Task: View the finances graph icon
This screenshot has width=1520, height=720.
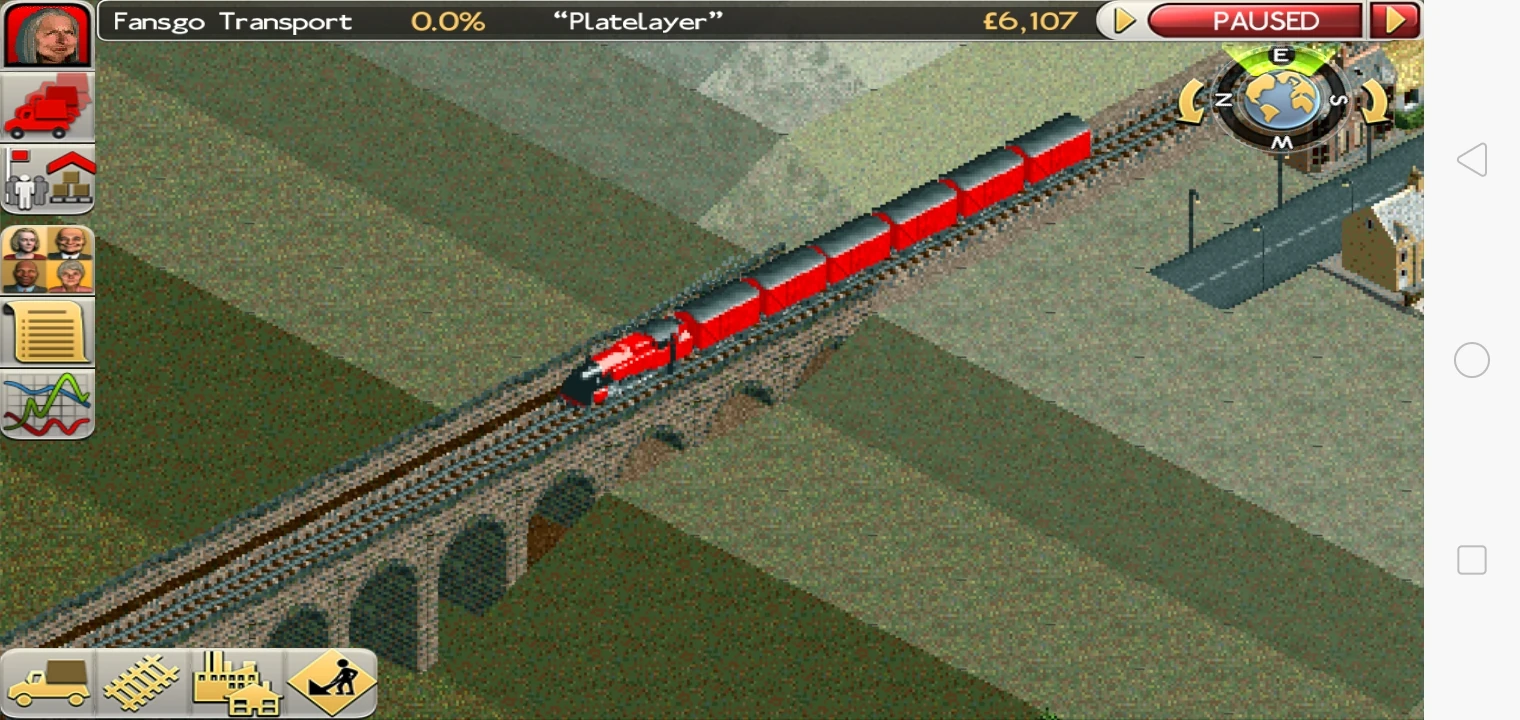Action: pyautogui.click(x=47, y=402)
